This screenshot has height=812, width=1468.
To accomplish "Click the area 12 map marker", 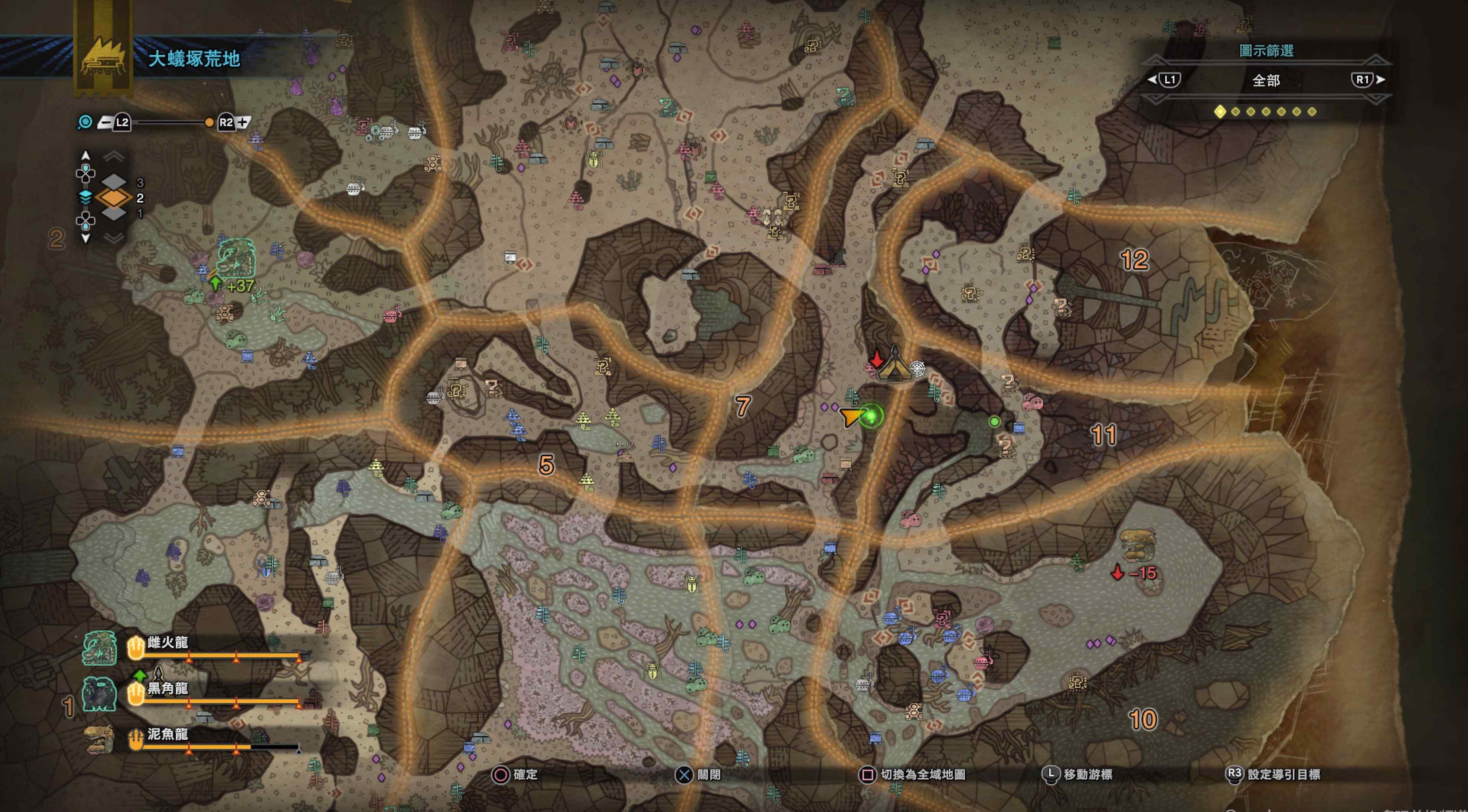I will point(1134,260).
